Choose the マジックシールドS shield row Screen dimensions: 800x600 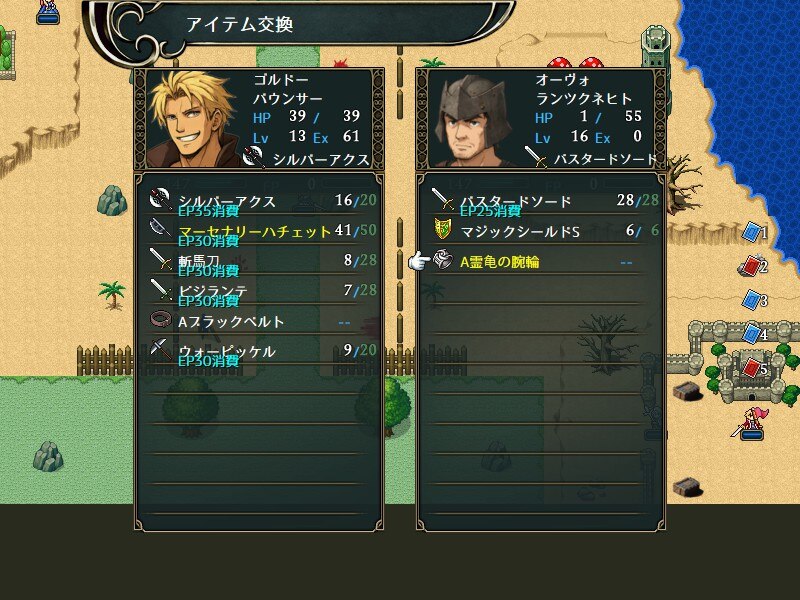542,231
